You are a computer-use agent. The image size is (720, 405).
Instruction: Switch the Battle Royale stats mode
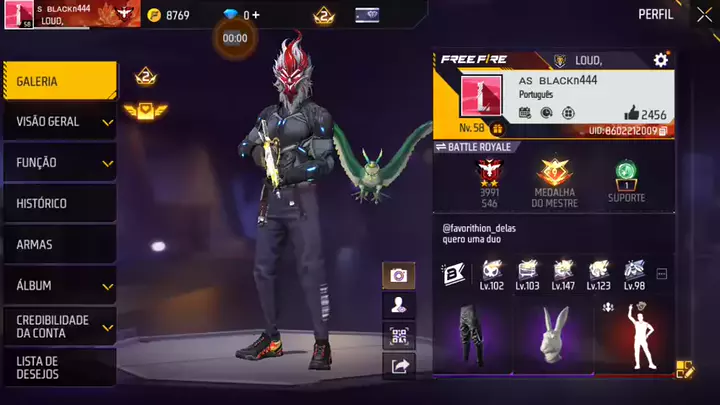click(x=441, y=147)
